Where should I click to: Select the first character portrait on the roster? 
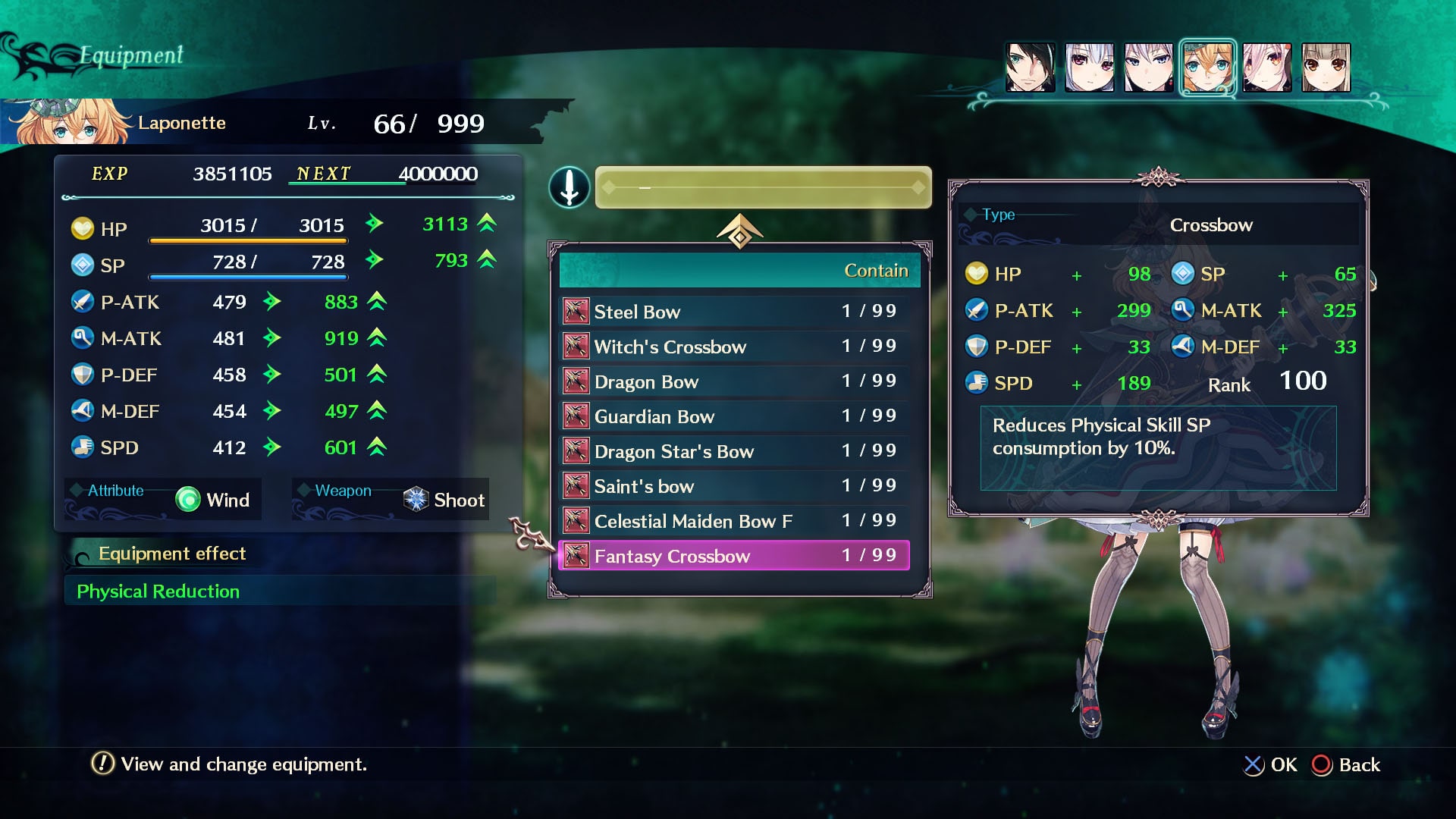tap(1031, 67)
